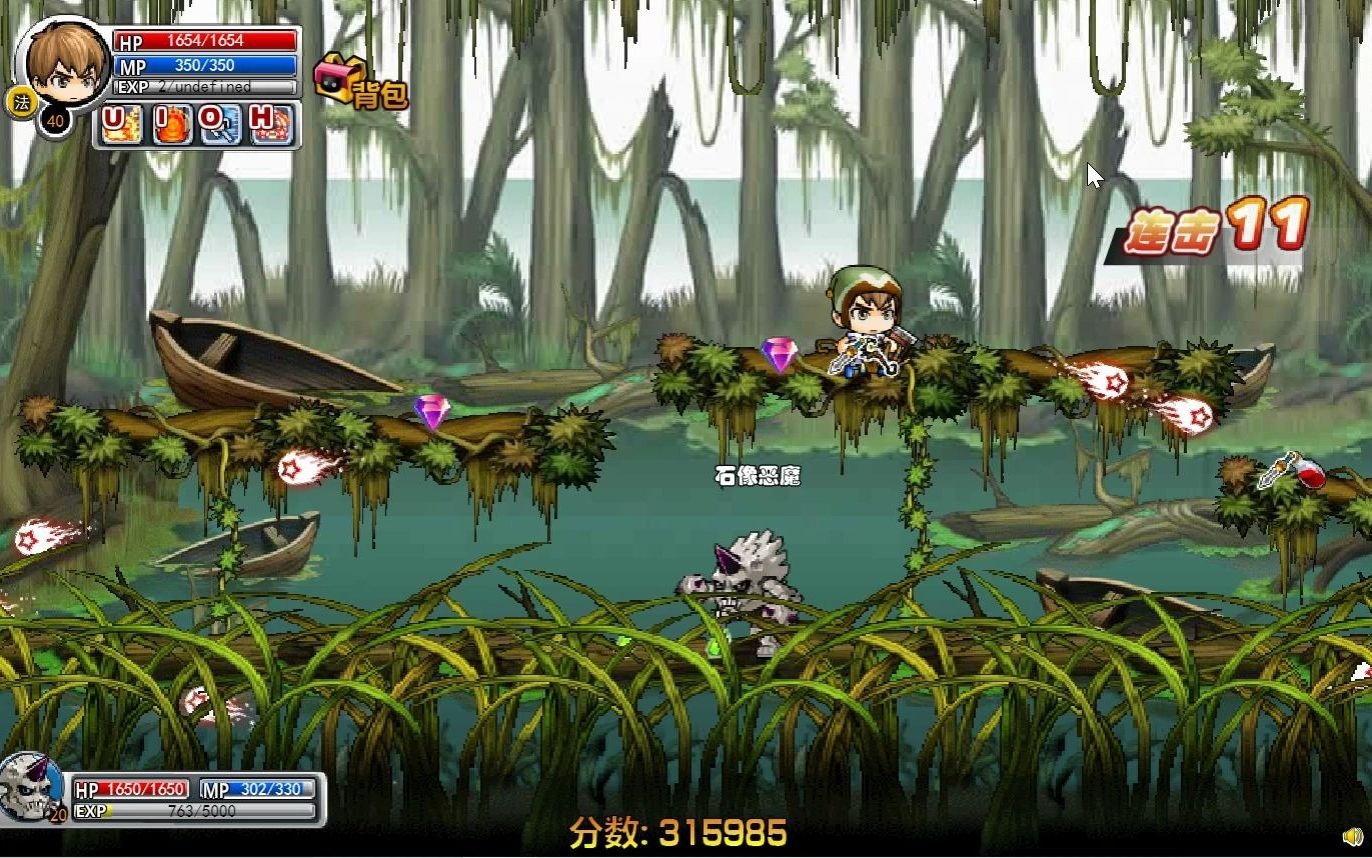Click the player character portrait

coord(64,62)
